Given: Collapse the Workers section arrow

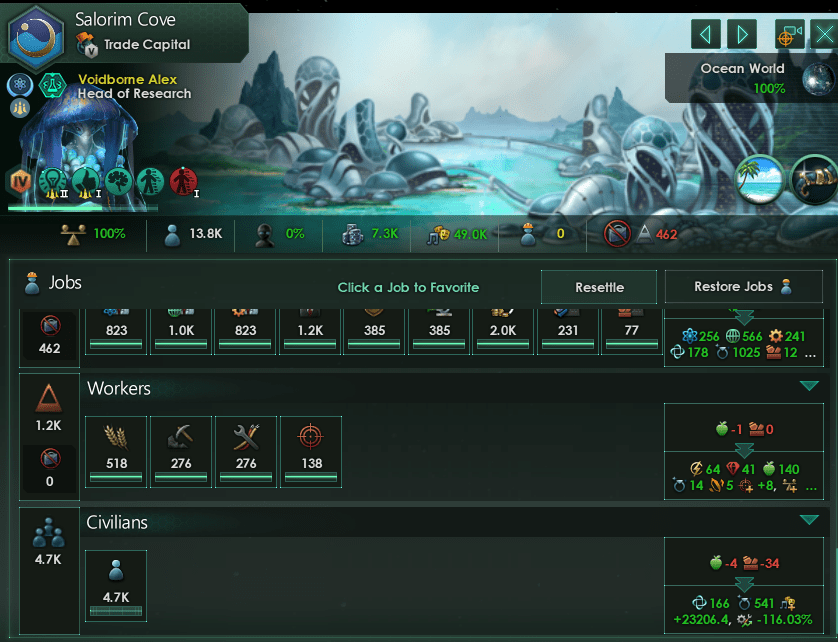Looking at the screenshot, I should click(x=809, y=387).
